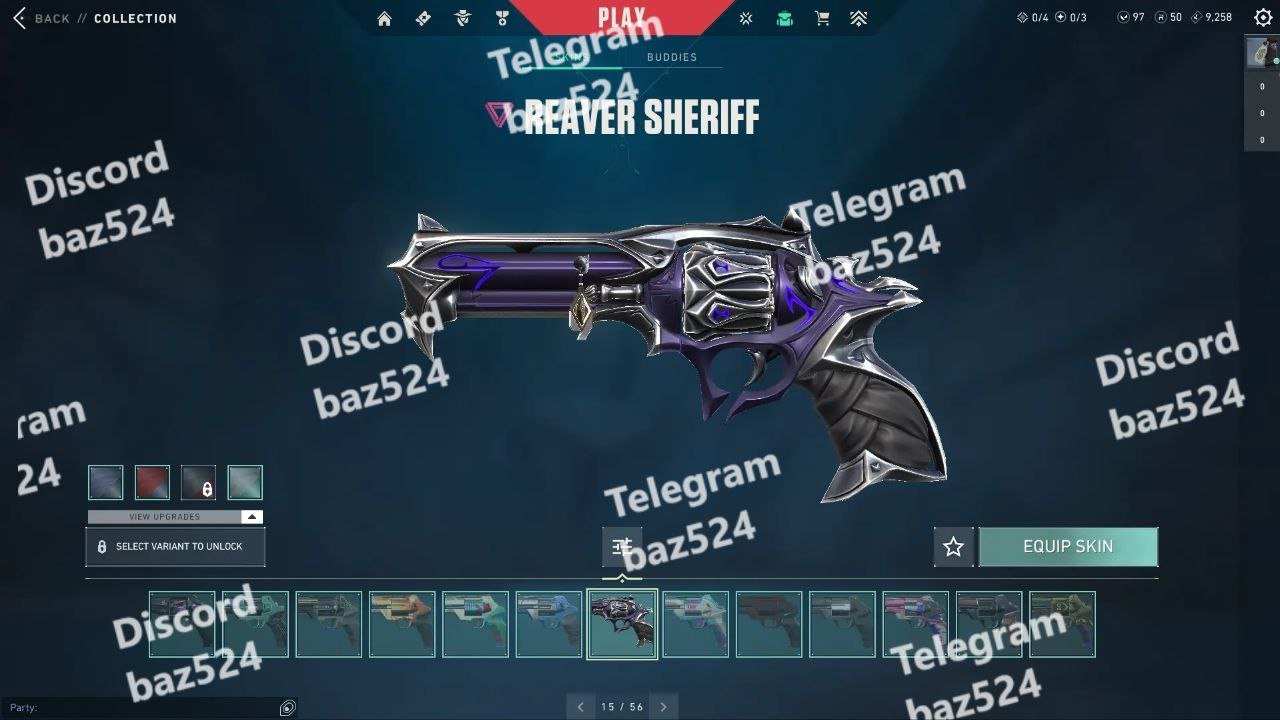Switch to the Buddies tab

(671, 57)
